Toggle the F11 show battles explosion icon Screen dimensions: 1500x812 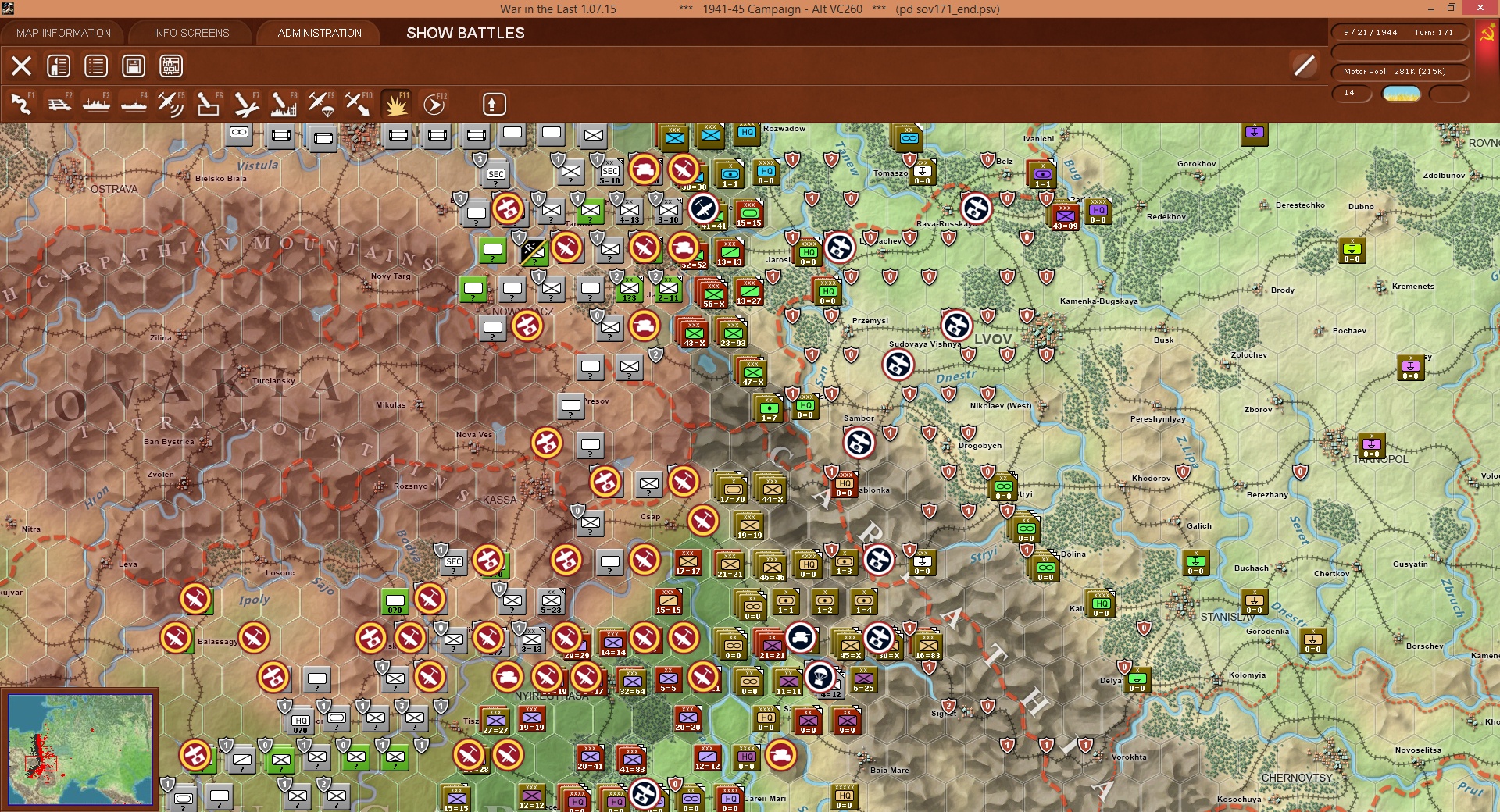coord(396,104)
